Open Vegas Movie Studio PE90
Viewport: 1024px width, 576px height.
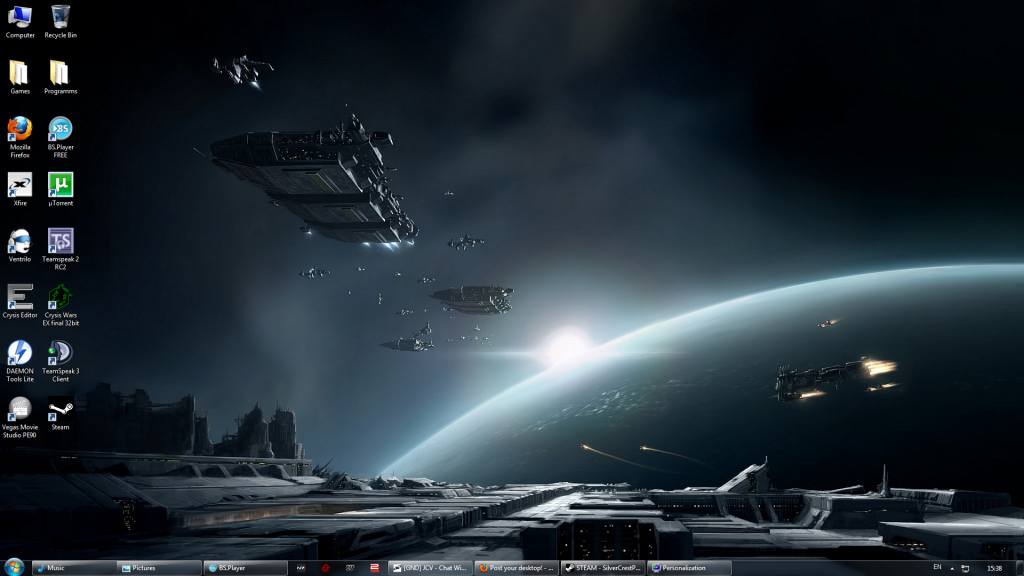click(x=20, y=409)
